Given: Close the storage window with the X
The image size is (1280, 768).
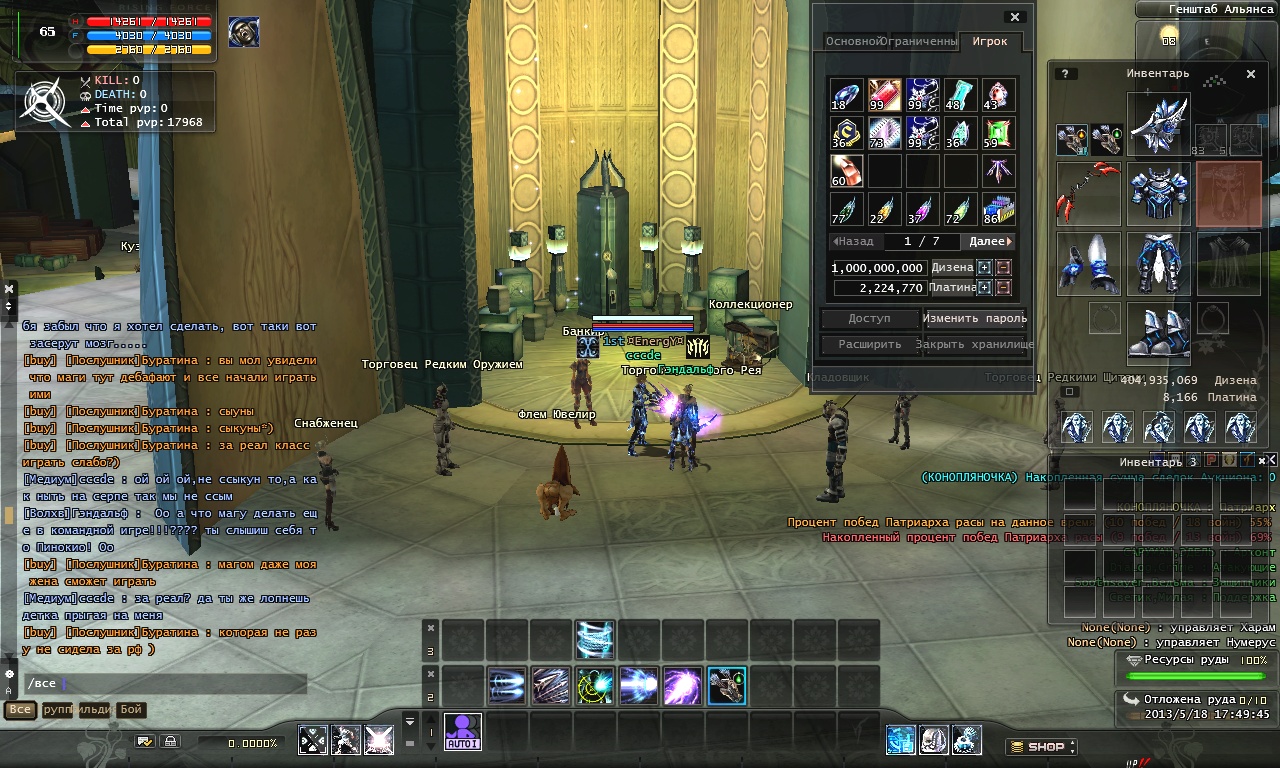Looking at the screenshot, I should pos(1015,17).
